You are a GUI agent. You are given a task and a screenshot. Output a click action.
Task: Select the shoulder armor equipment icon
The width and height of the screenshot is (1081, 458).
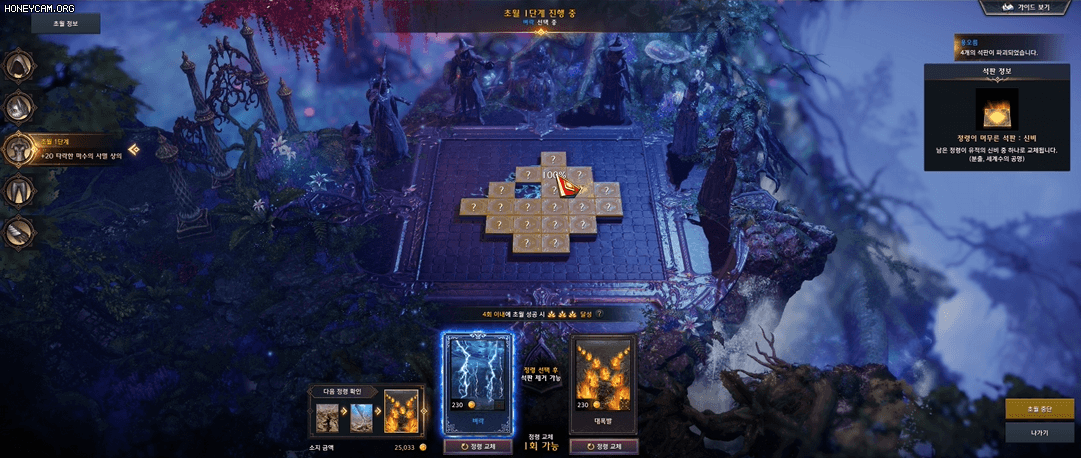click(19, 107)
